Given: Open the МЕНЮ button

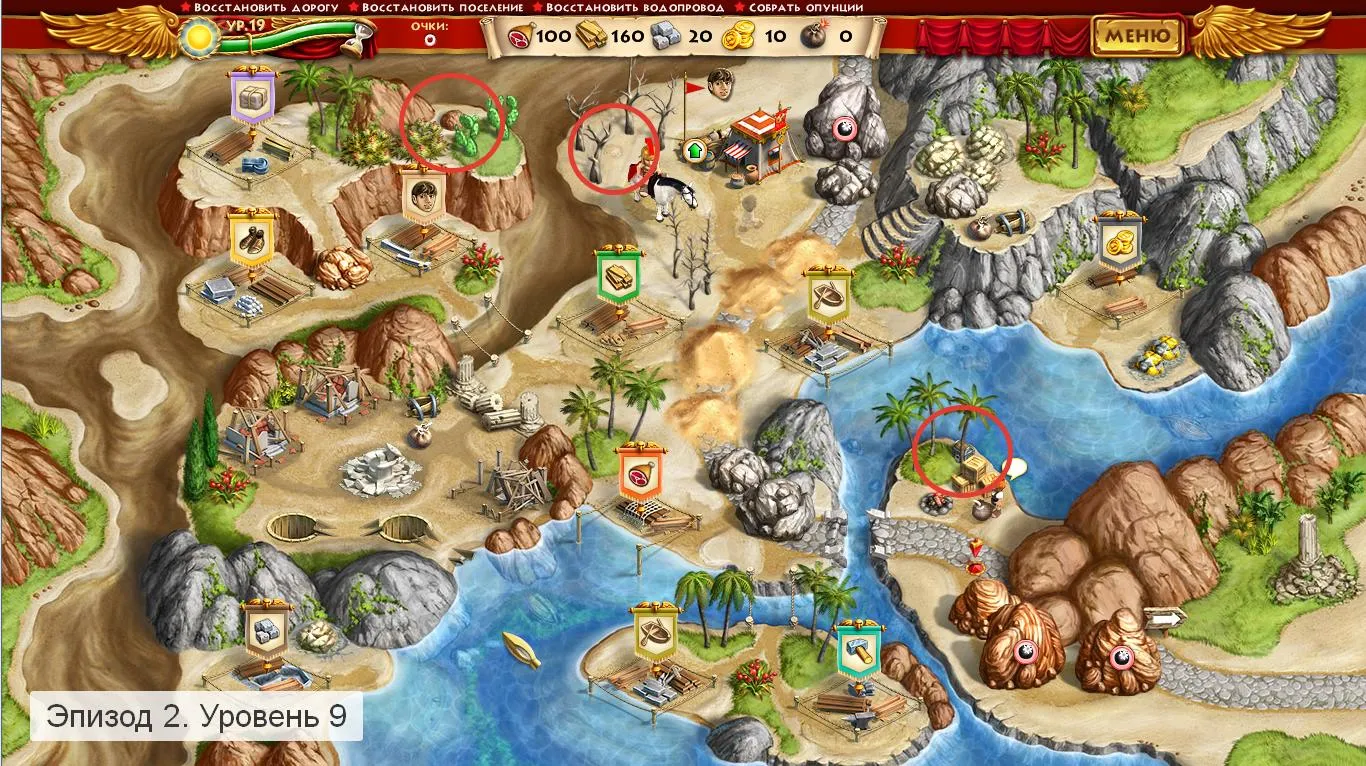Looking at the screenshot, I should pos(1137,36).
